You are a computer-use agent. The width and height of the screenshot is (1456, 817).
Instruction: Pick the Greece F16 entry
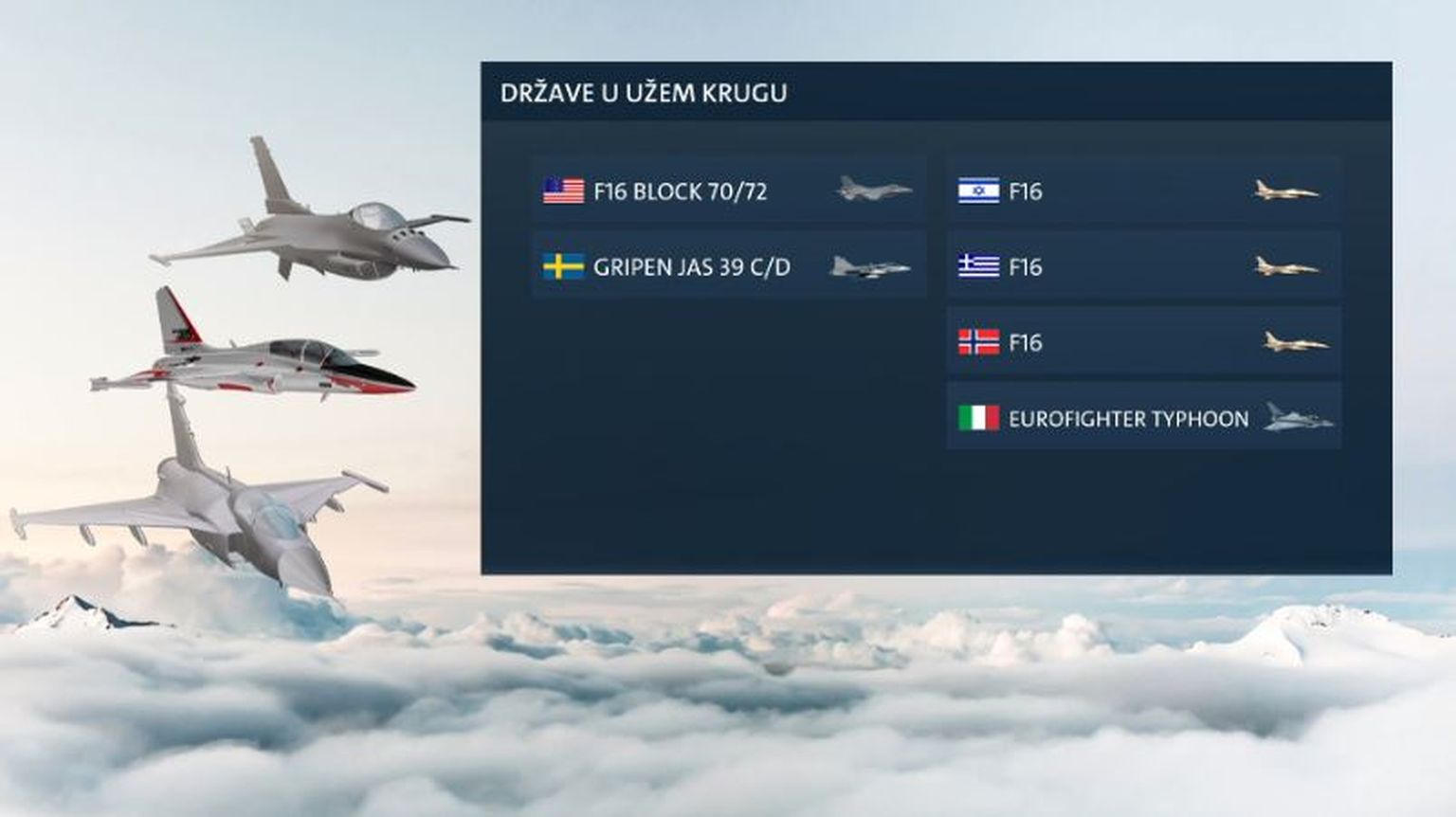tap(1143, 266)
